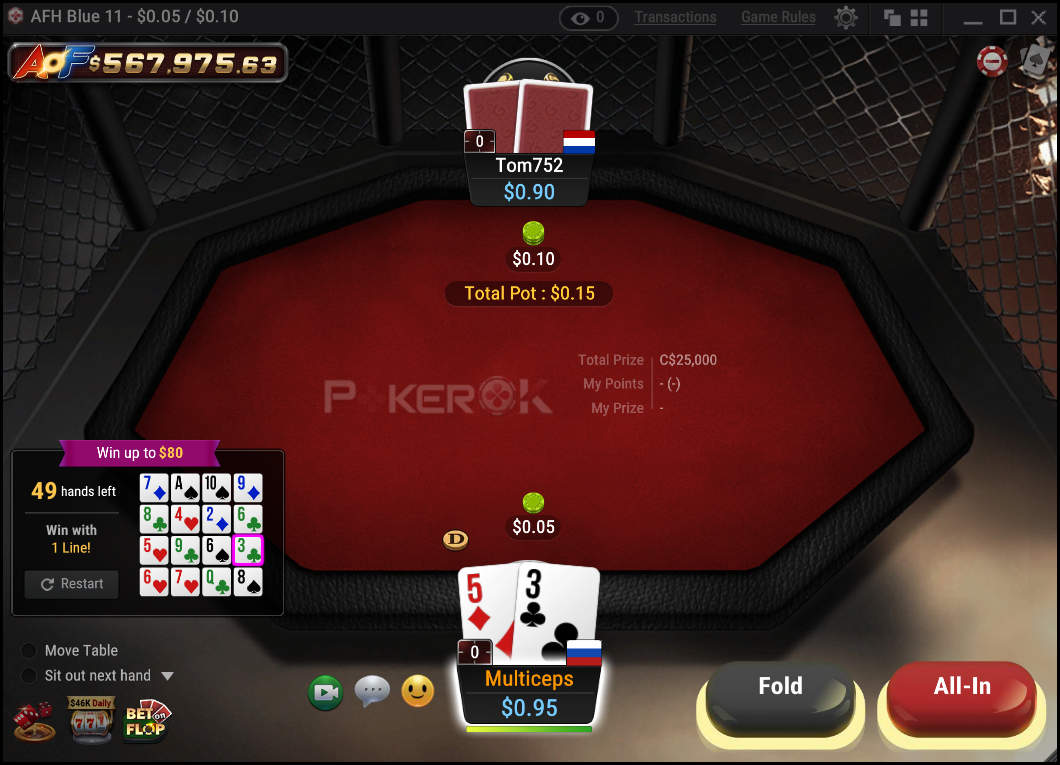
Task: Fold the current hand
Action: [x=780, y=687]
